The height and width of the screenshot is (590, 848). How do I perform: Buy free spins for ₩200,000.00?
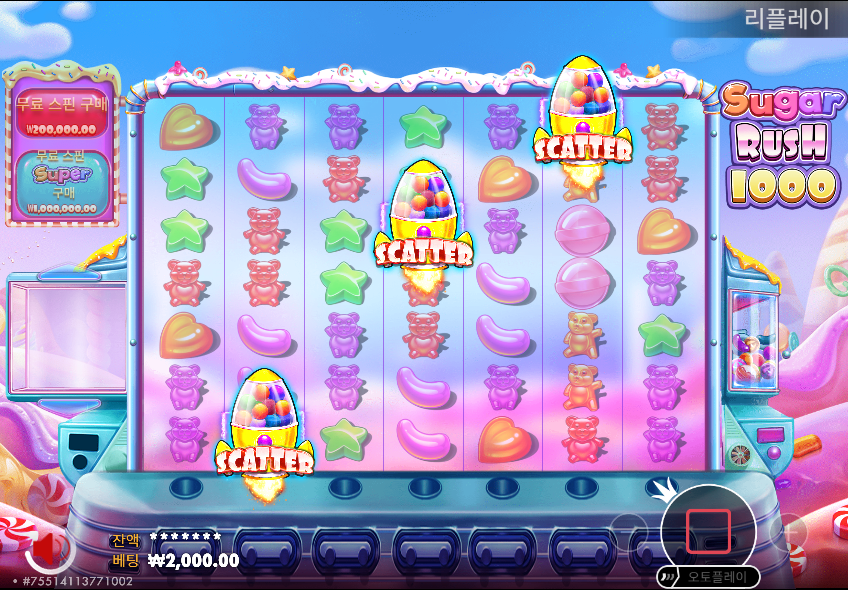(x=61, y=114)
